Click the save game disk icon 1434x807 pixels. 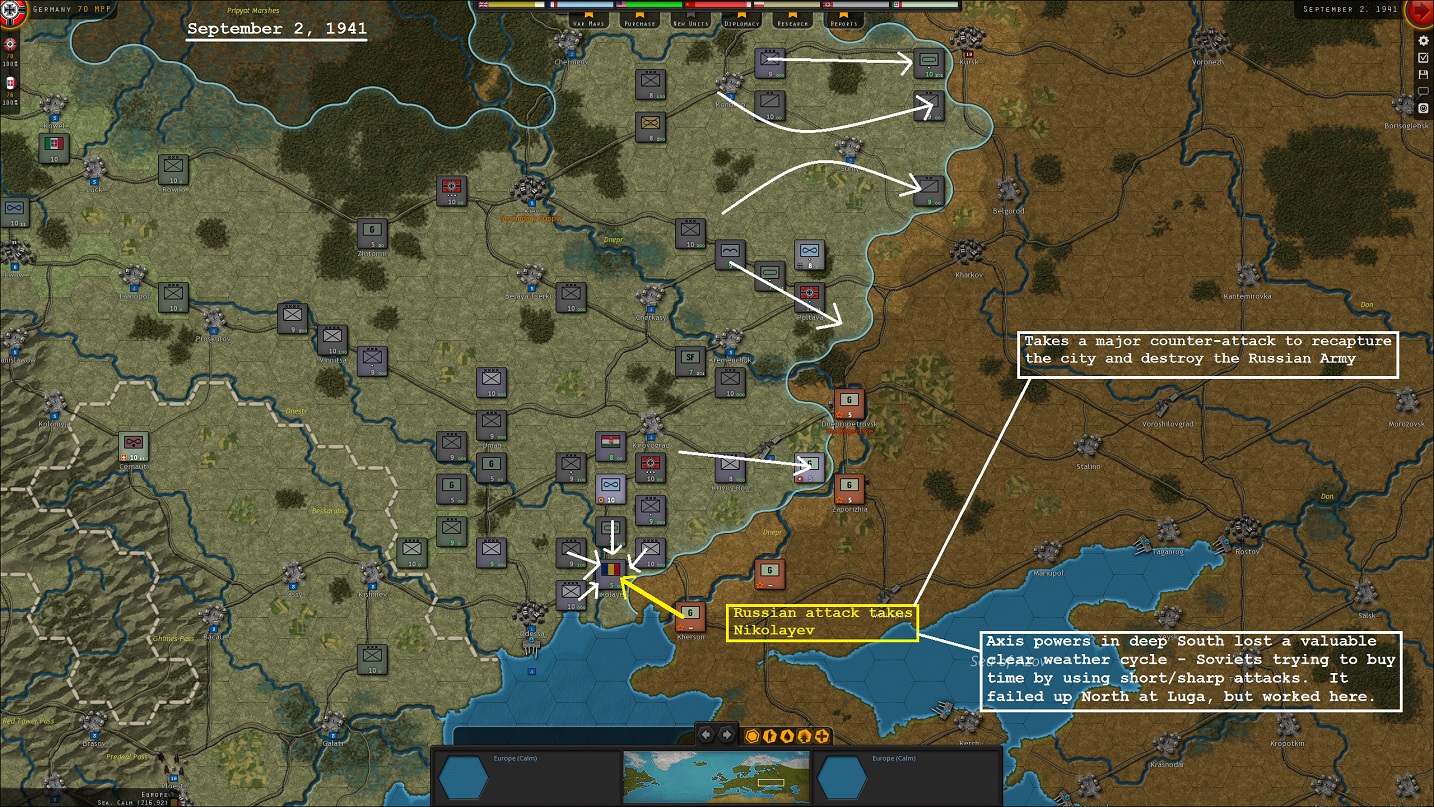coord(1424,75)
